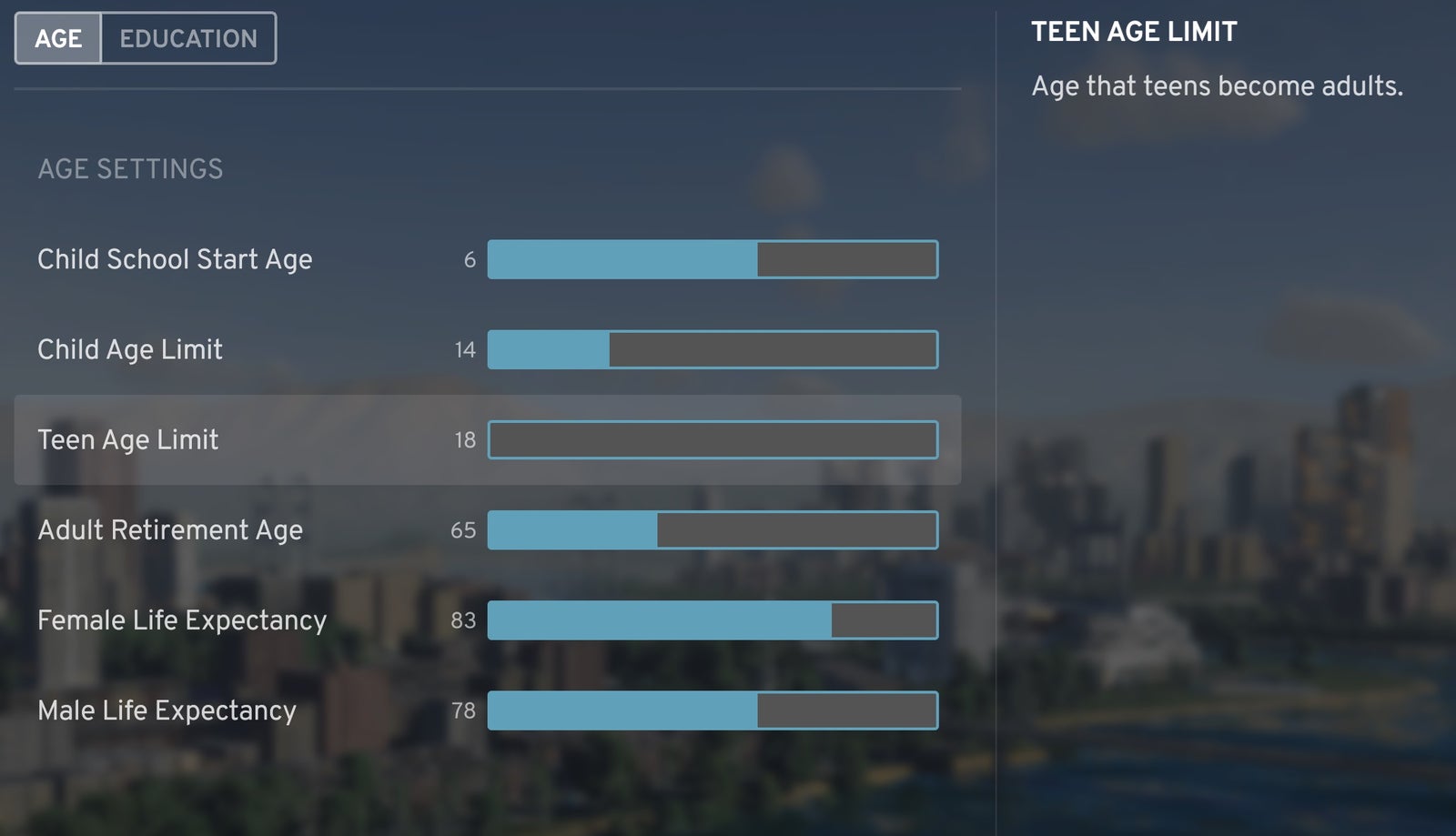1456x836 pixels.
Task: Select the Teen Age Limit setting row
Action: click(x=127, y=439)
